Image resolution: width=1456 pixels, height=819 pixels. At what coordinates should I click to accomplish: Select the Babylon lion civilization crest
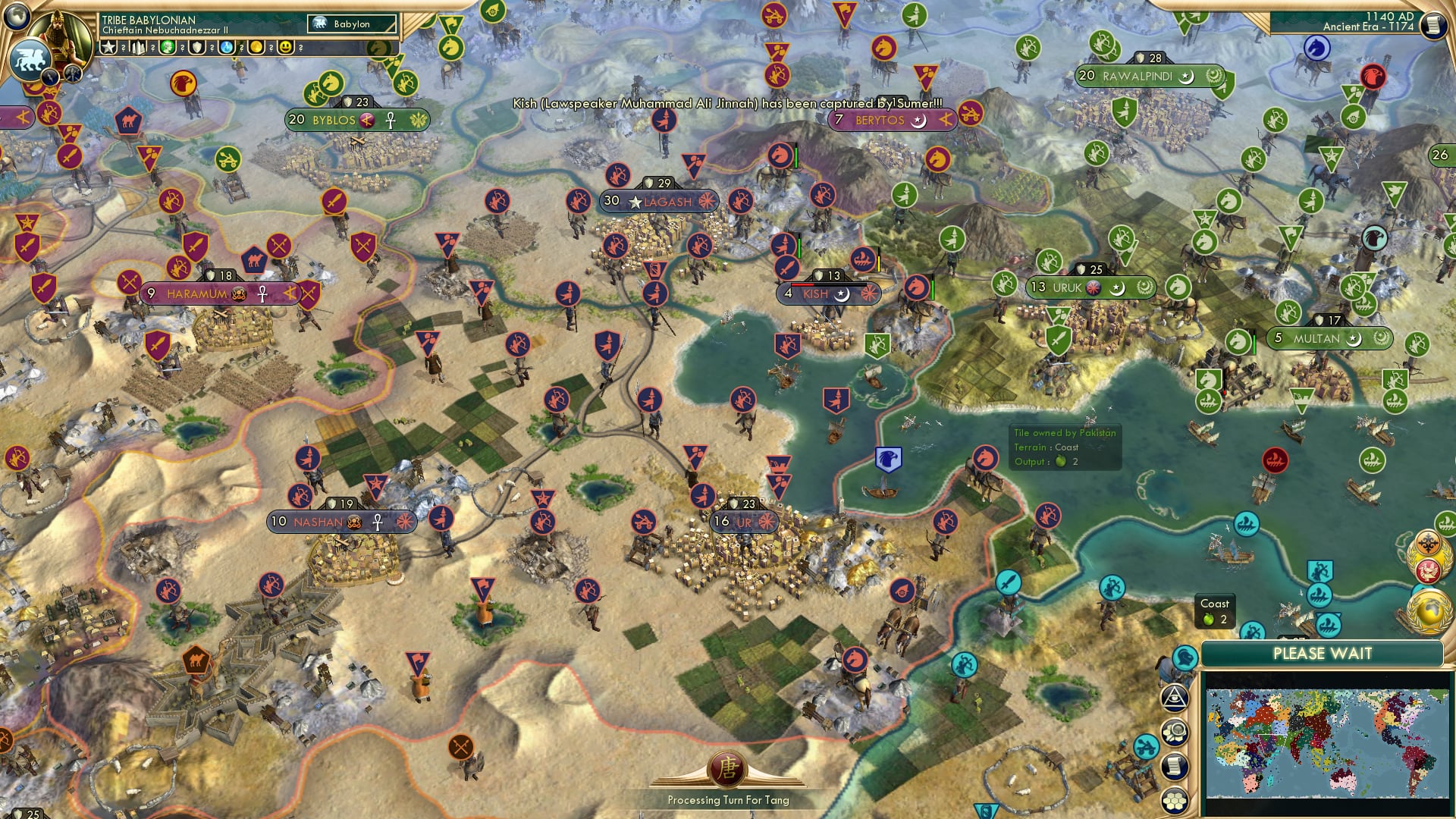click(31, 61)
